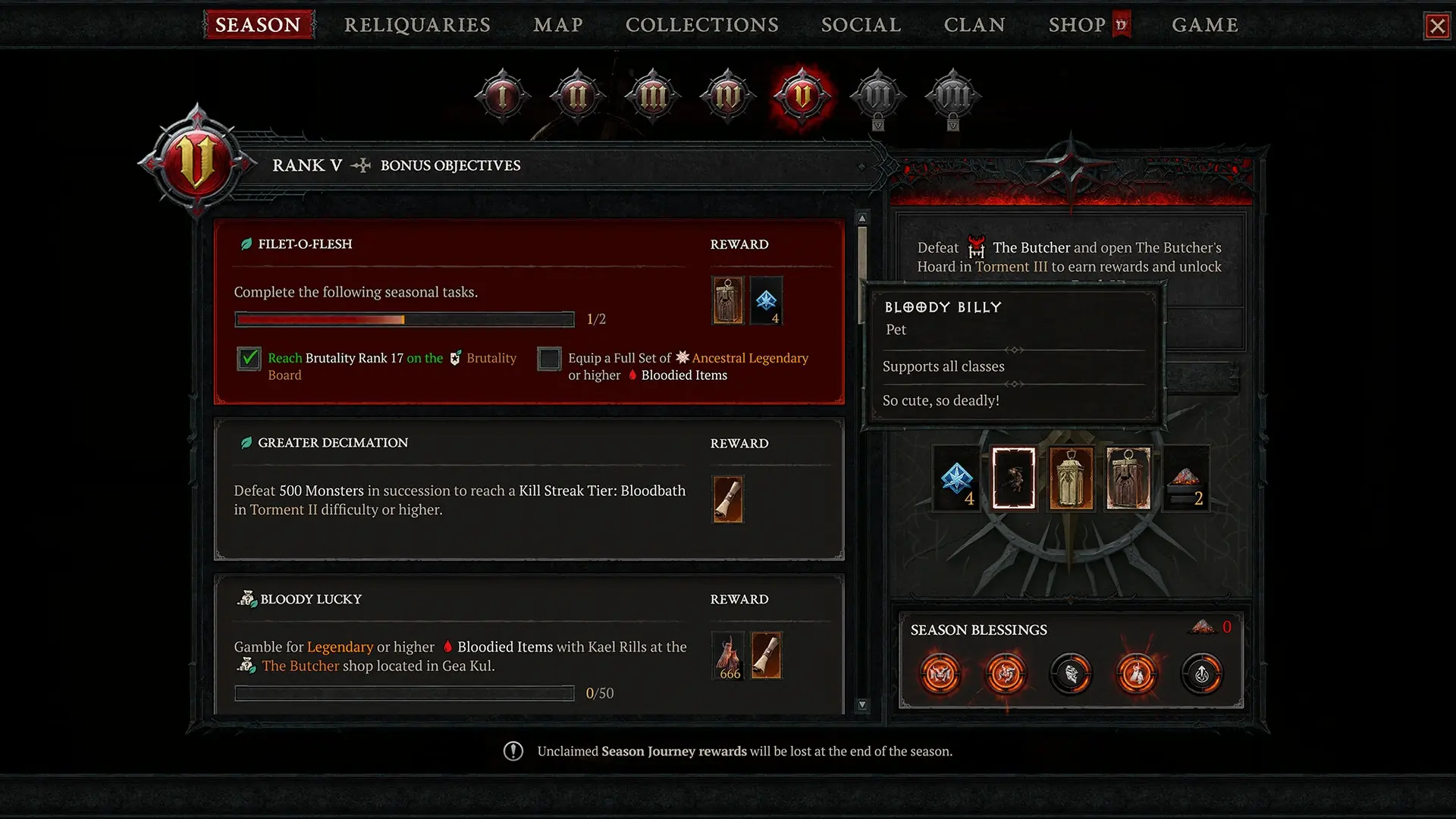The height and width of the screenshot is (819, 1456).
Task: Check the Equip Ancestral Legendary Bloodied Items objective
Action: 549,359
